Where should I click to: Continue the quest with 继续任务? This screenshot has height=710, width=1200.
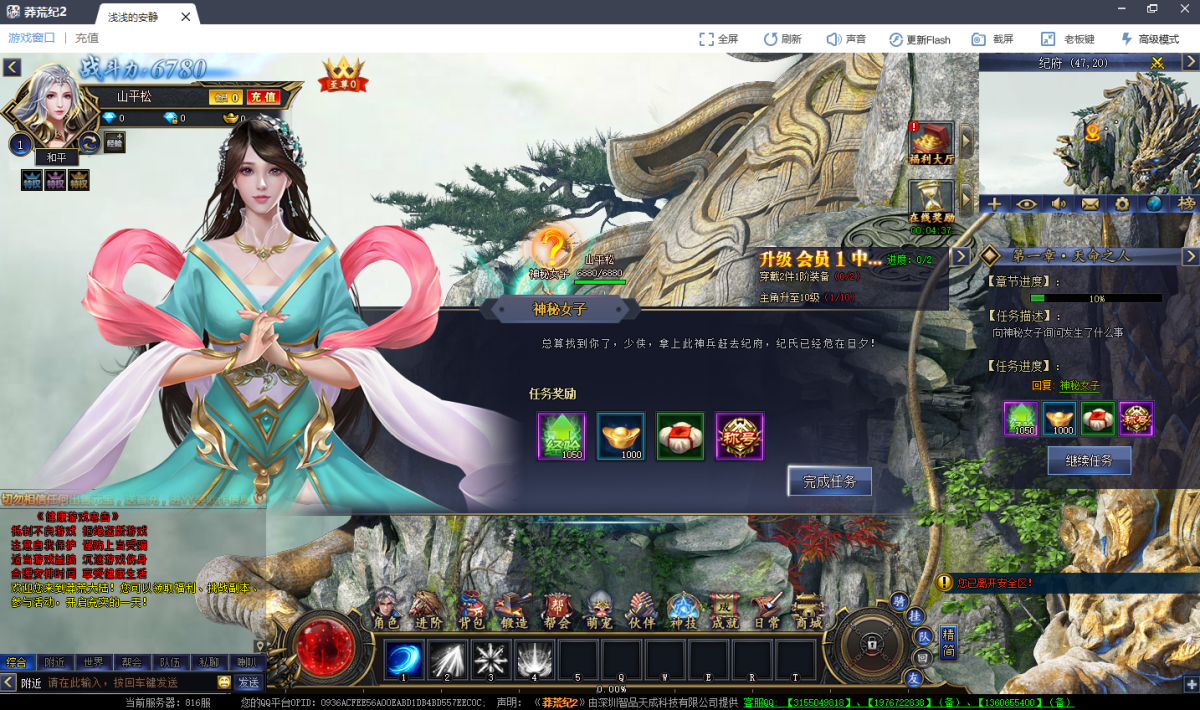(1089, 460)
